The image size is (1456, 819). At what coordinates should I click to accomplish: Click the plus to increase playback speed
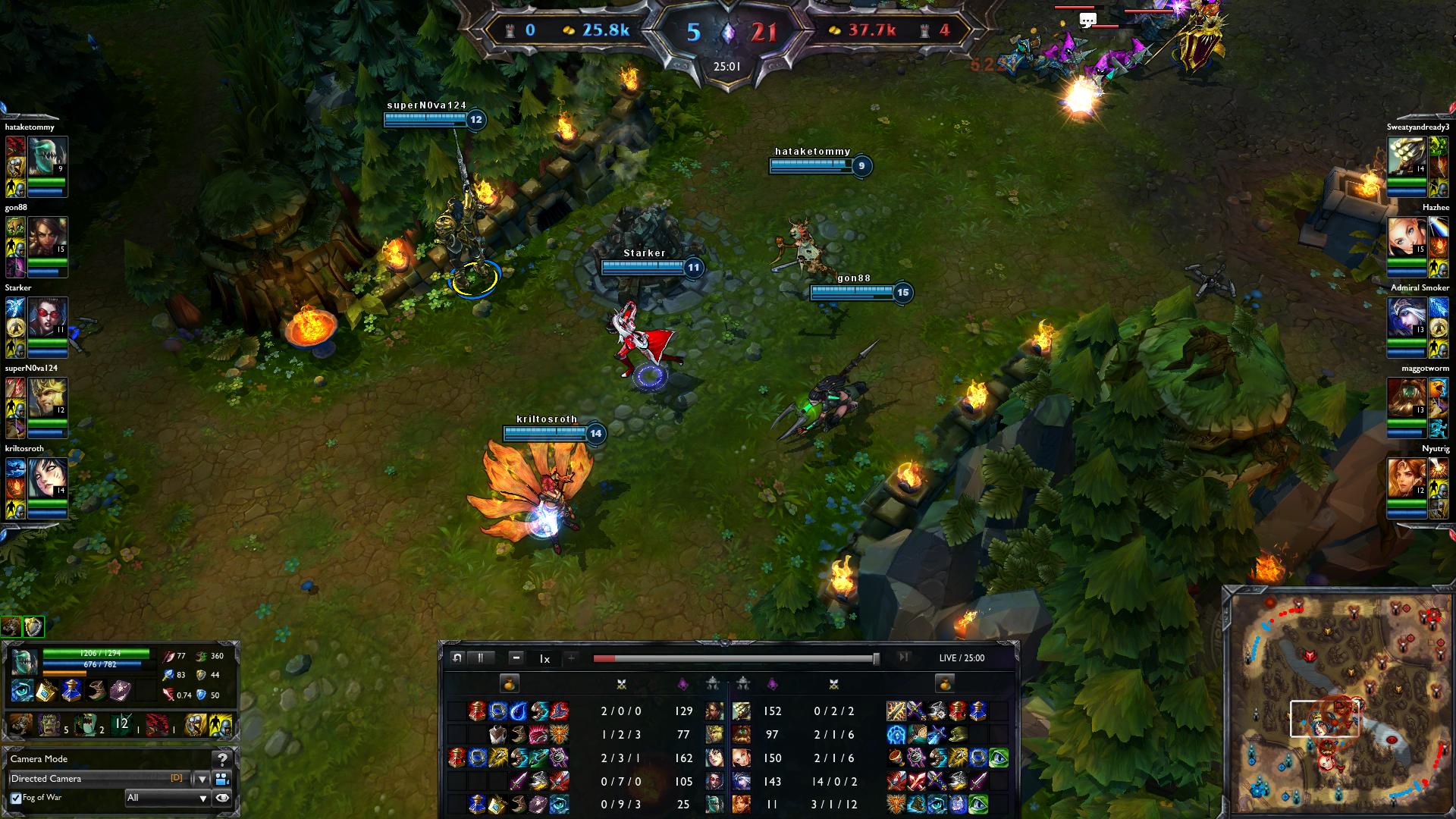tap(570, 658)
